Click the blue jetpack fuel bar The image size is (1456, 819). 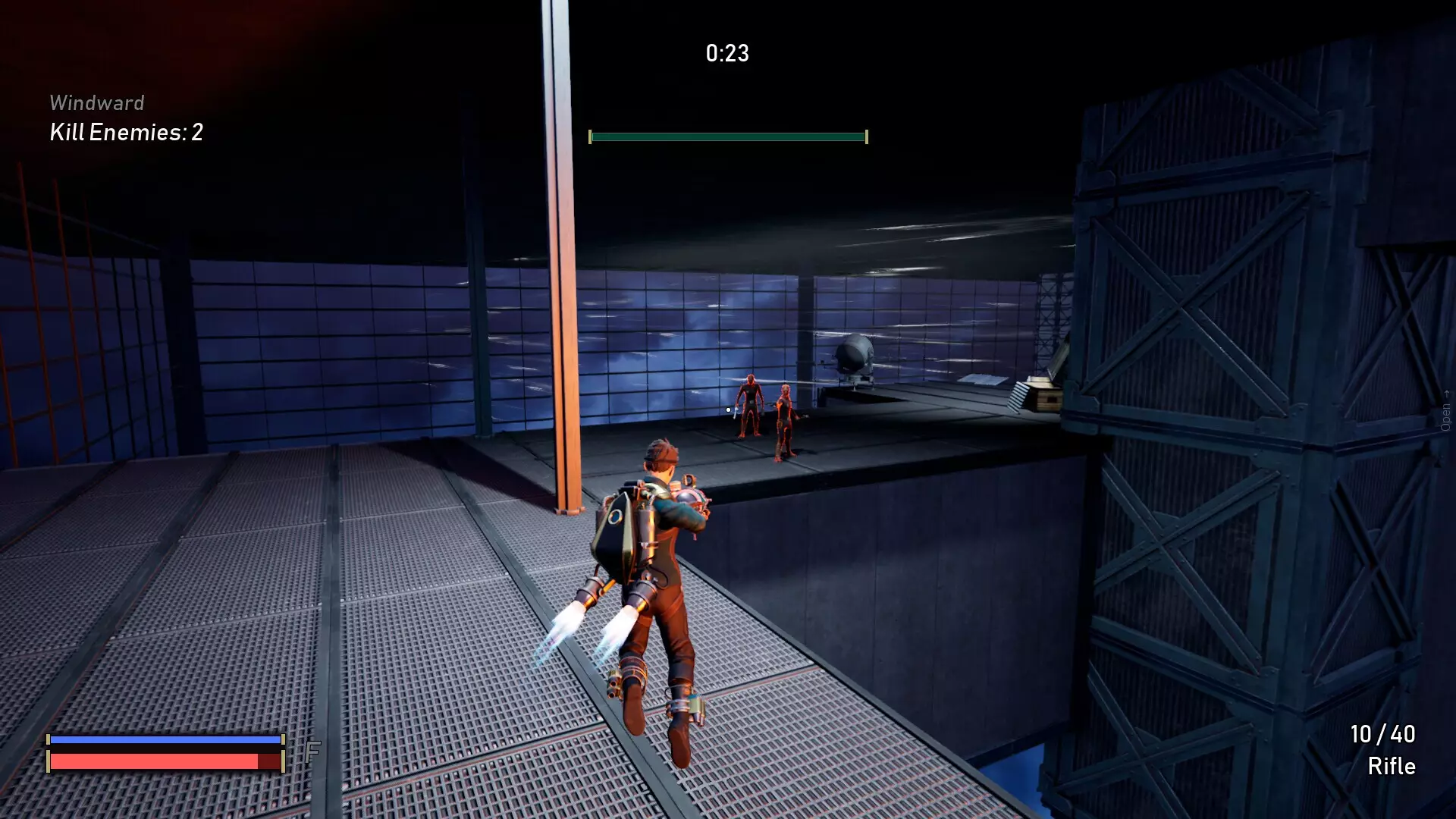pyautogui.click(x=165, y=738)
